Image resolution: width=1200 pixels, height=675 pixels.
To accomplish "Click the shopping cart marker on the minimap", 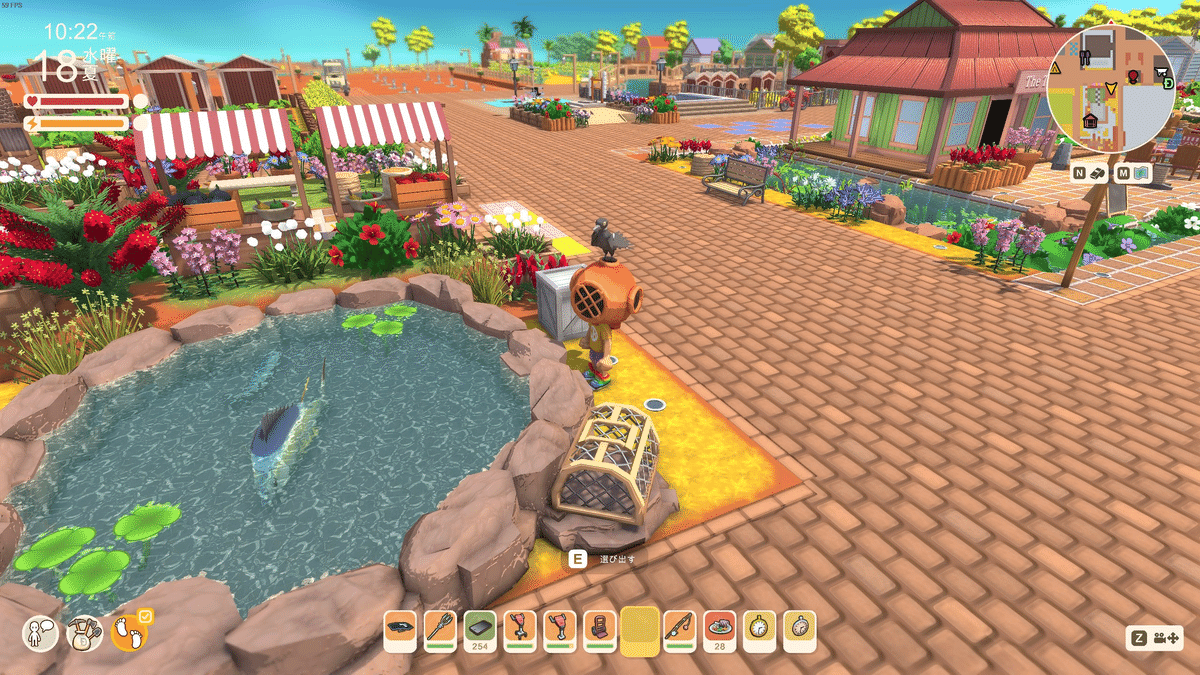I will (1162, 72).
